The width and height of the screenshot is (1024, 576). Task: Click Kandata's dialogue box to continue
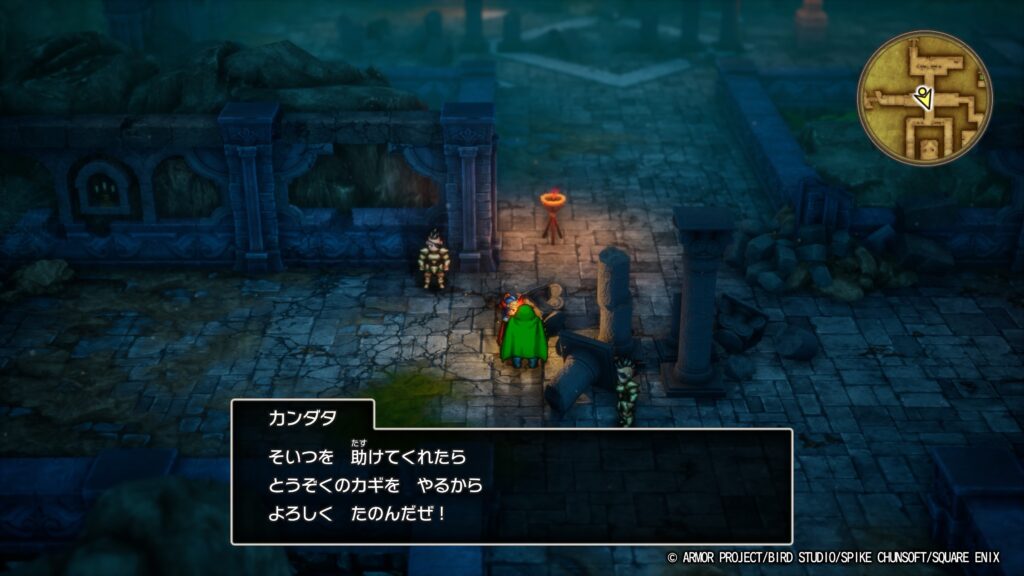(x=511, y=486)
